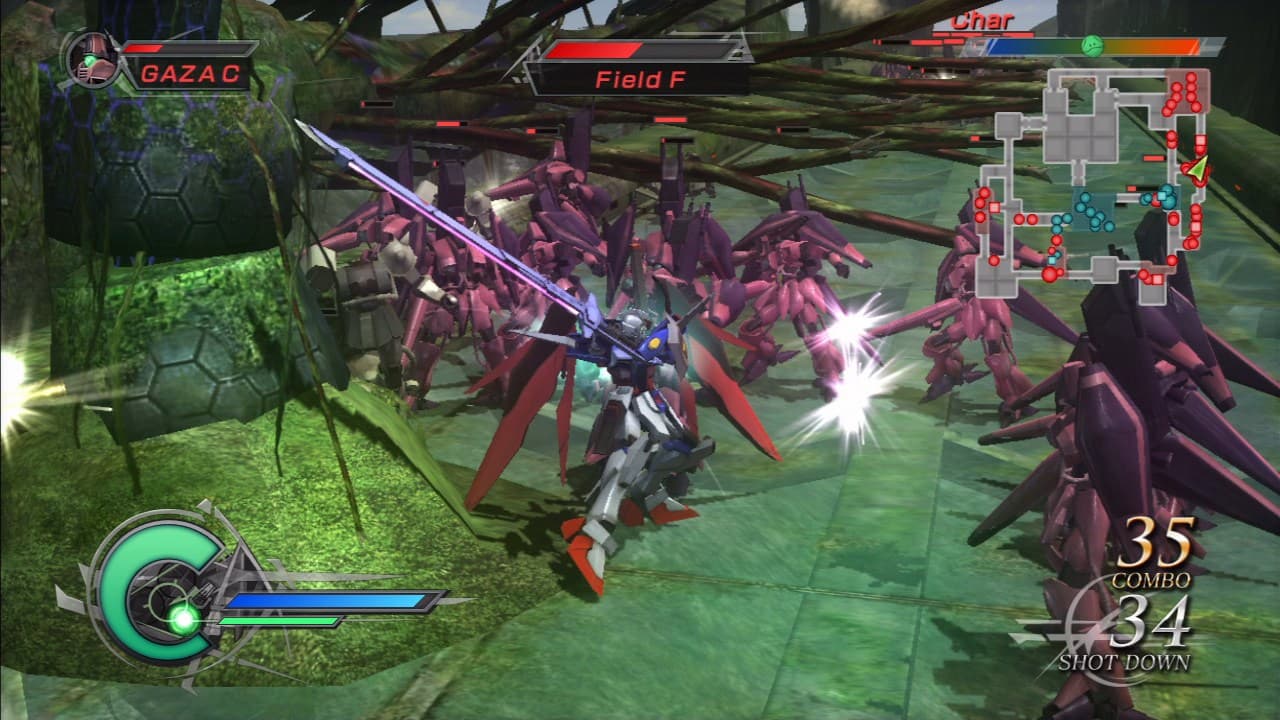Click the green Haro emblem on Char's gauge
This screenshot has width=1280, height=720.
point(1092,45)
